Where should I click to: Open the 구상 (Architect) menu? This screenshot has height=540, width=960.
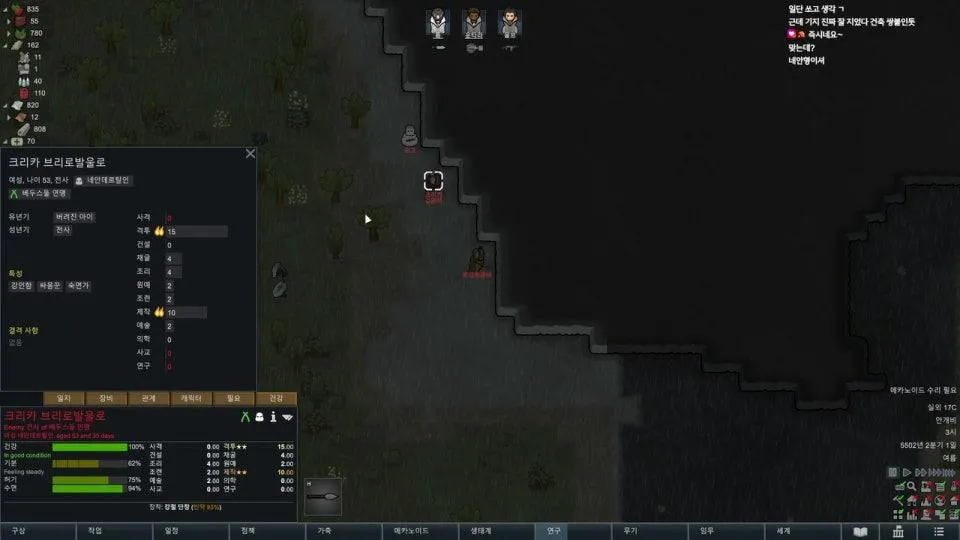point(19,531)
